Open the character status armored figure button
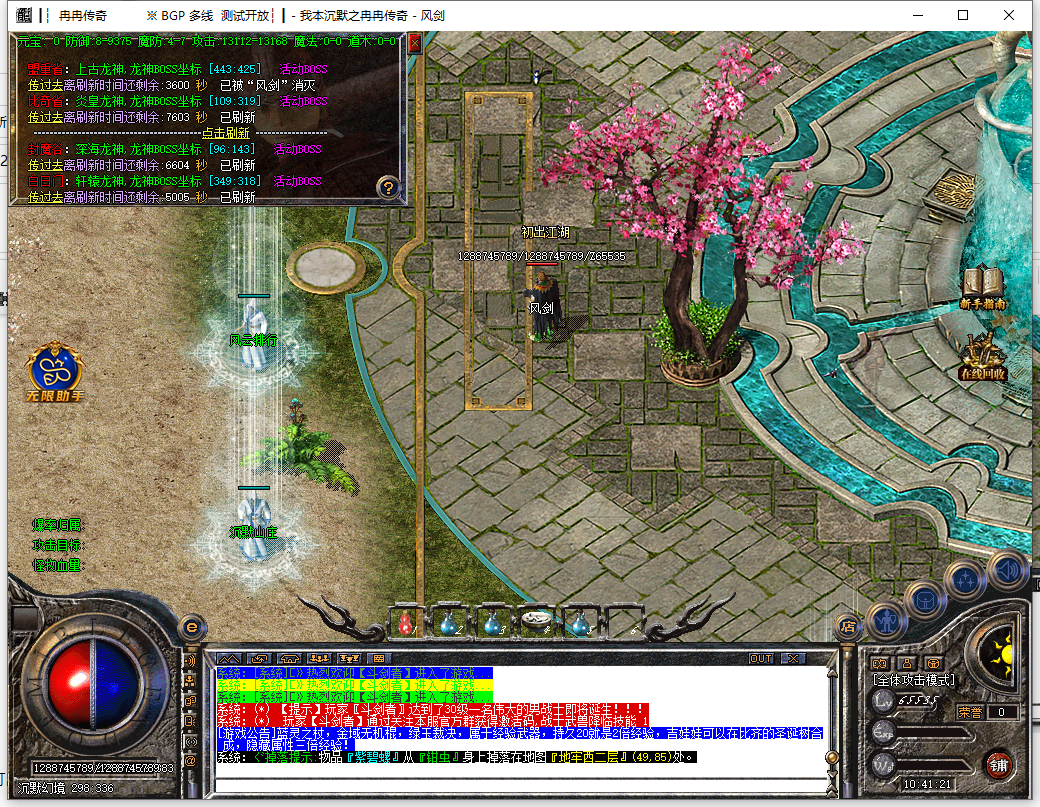Viewport: 1040px width, 807px height. pos(886,619)
